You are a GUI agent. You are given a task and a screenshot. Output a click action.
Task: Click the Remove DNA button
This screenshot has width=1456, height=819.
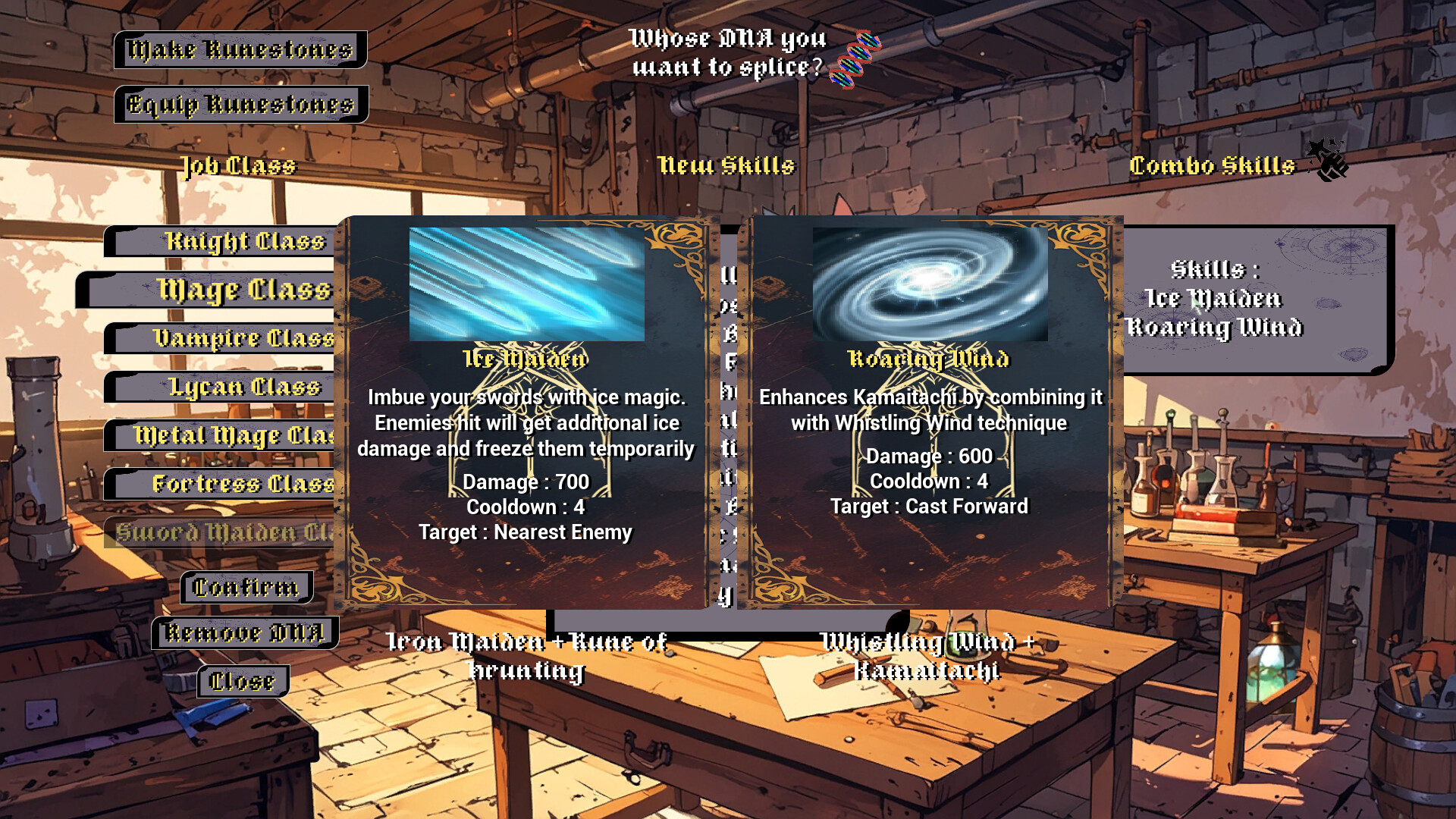pyautogui.click(x=244, y=632)
